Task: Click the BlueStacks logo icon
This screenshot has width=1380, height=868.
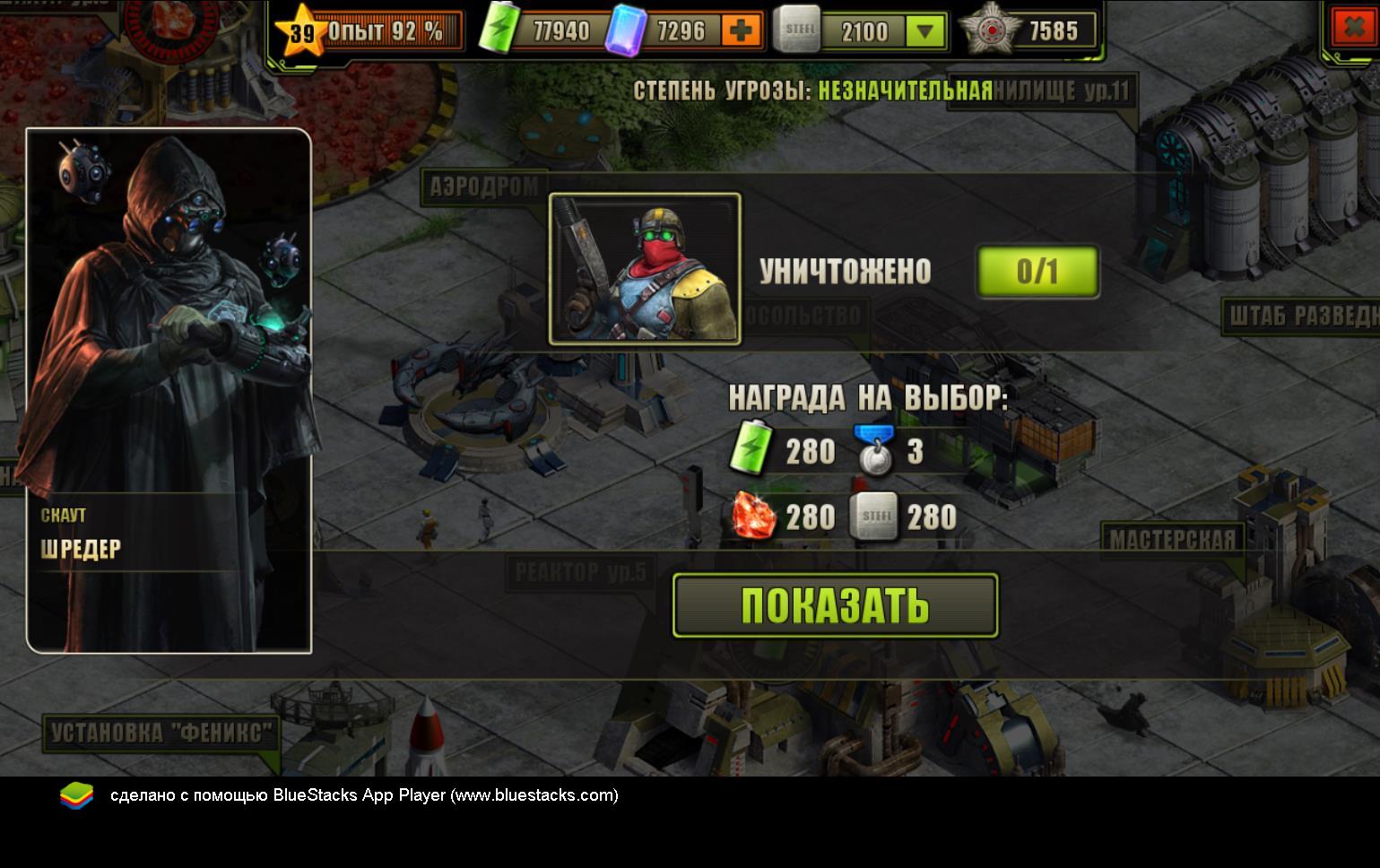Action: coord(76,795)
